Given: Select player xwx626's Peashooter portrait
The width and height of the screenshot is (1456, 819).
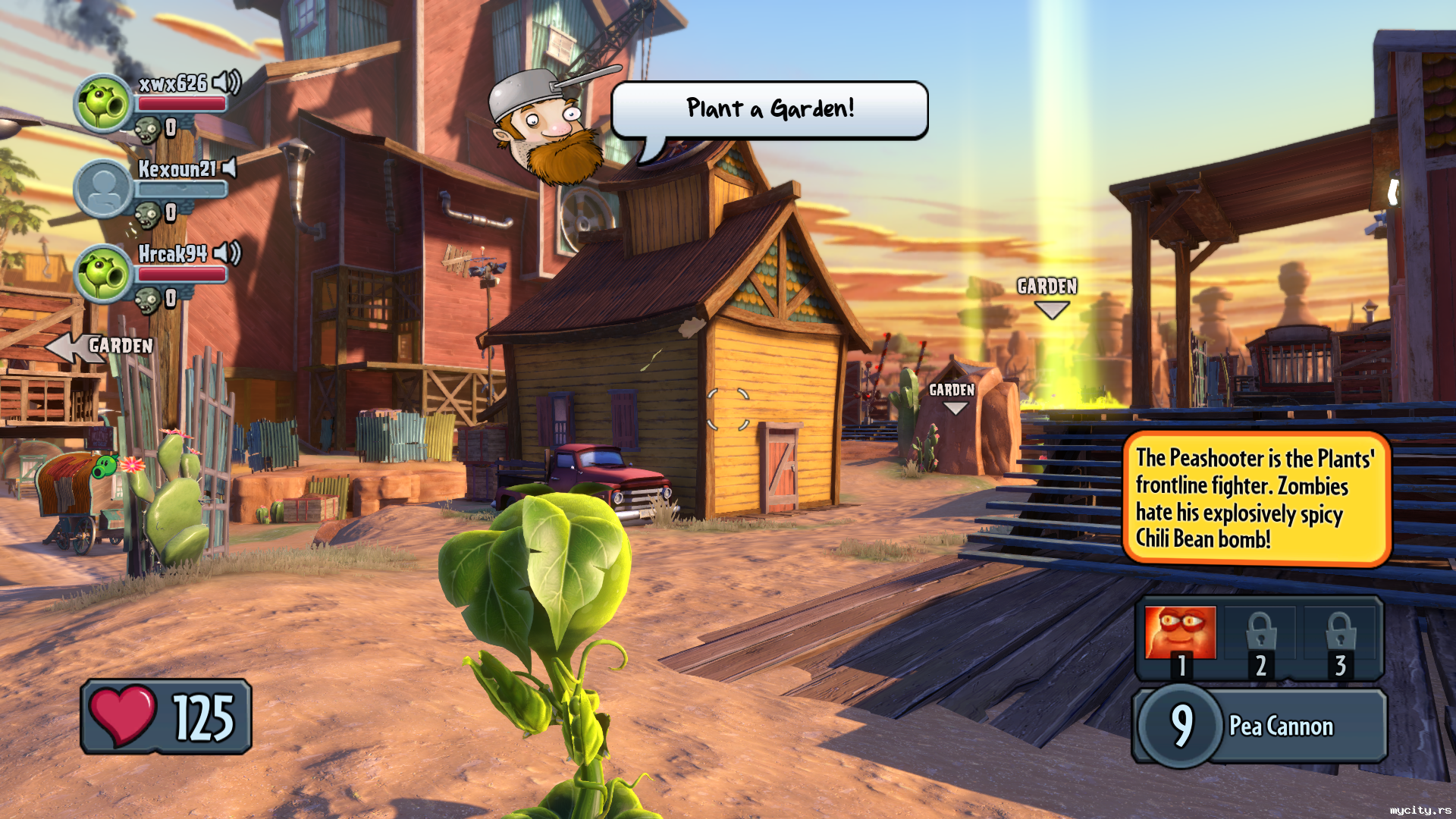Looking at the screenshot, I should 103,104.
